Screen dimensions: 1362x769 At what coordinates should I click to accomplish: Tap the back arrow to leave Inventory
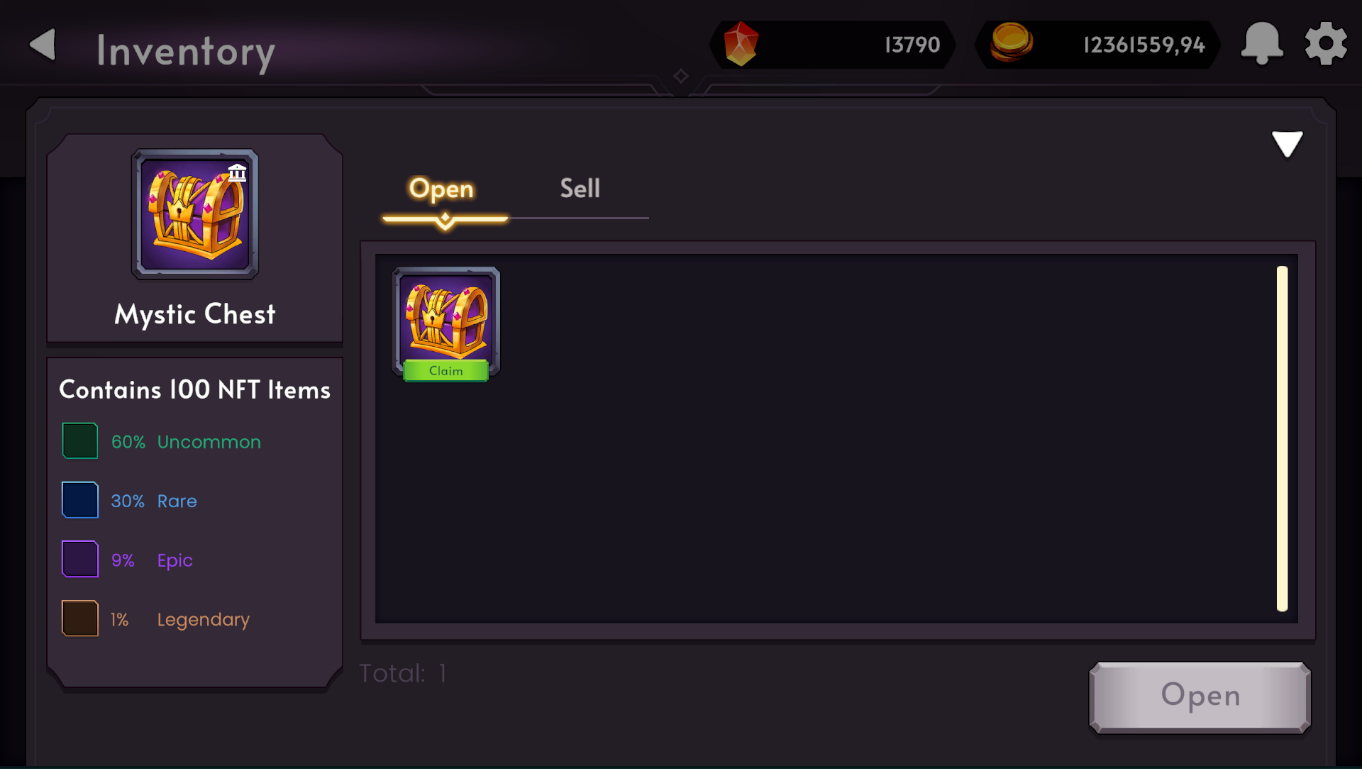tap(41, 45)
